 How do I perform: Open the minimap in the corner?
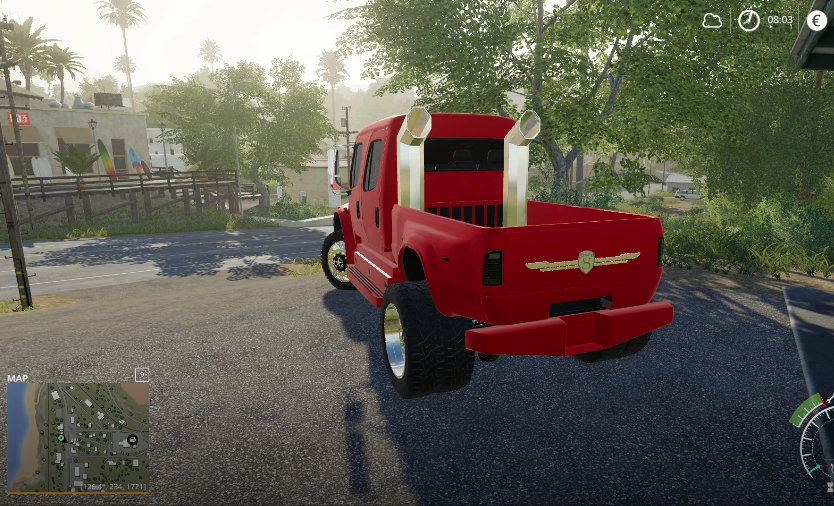click(x=78, y=436)
